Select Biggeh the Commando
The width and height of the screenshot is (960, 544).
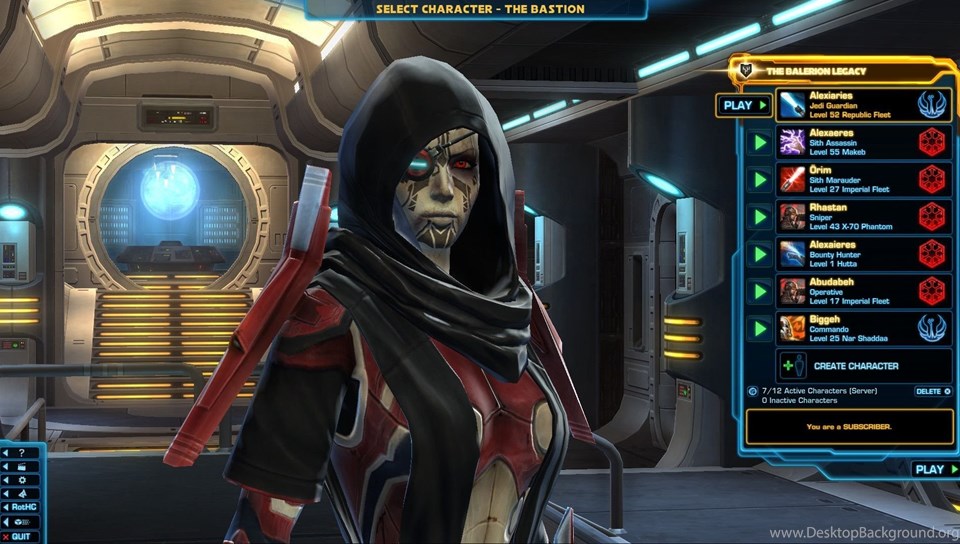pos(862,328)
